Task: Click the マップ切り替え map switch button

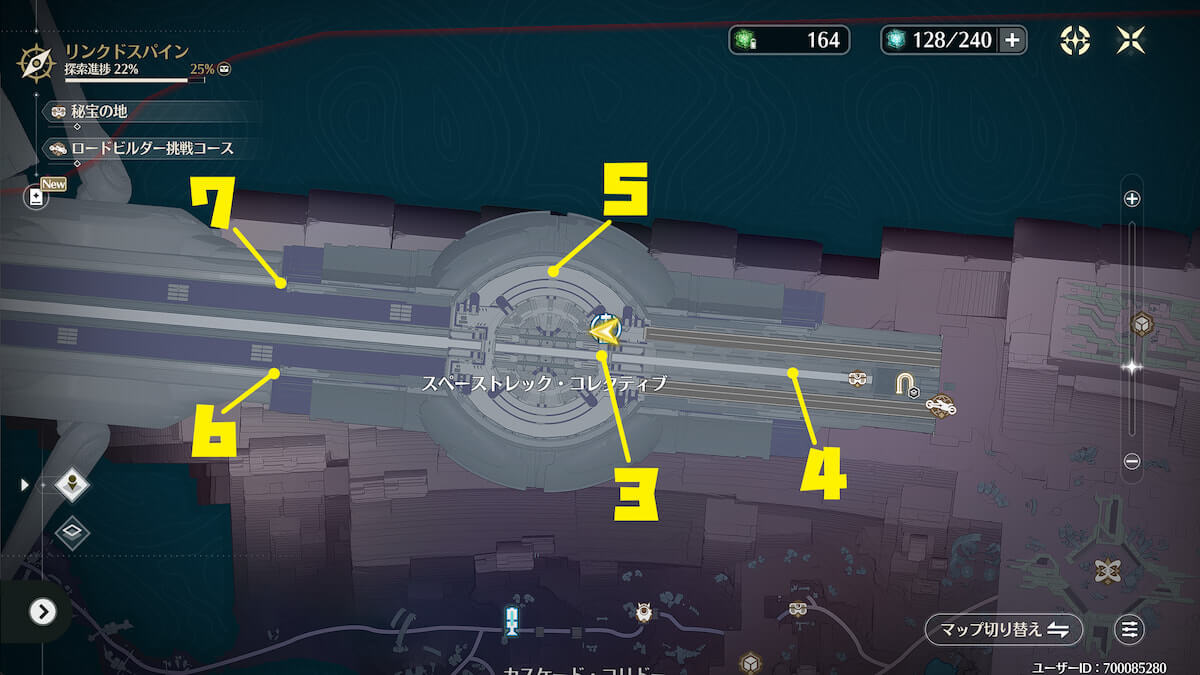Action: (x=1003, y=629)
